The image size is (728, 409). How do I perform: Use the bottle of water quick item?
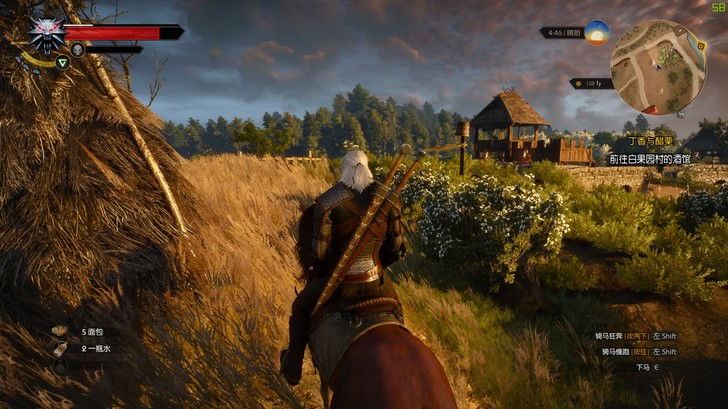pyautogui.click(x=60, y=348)
